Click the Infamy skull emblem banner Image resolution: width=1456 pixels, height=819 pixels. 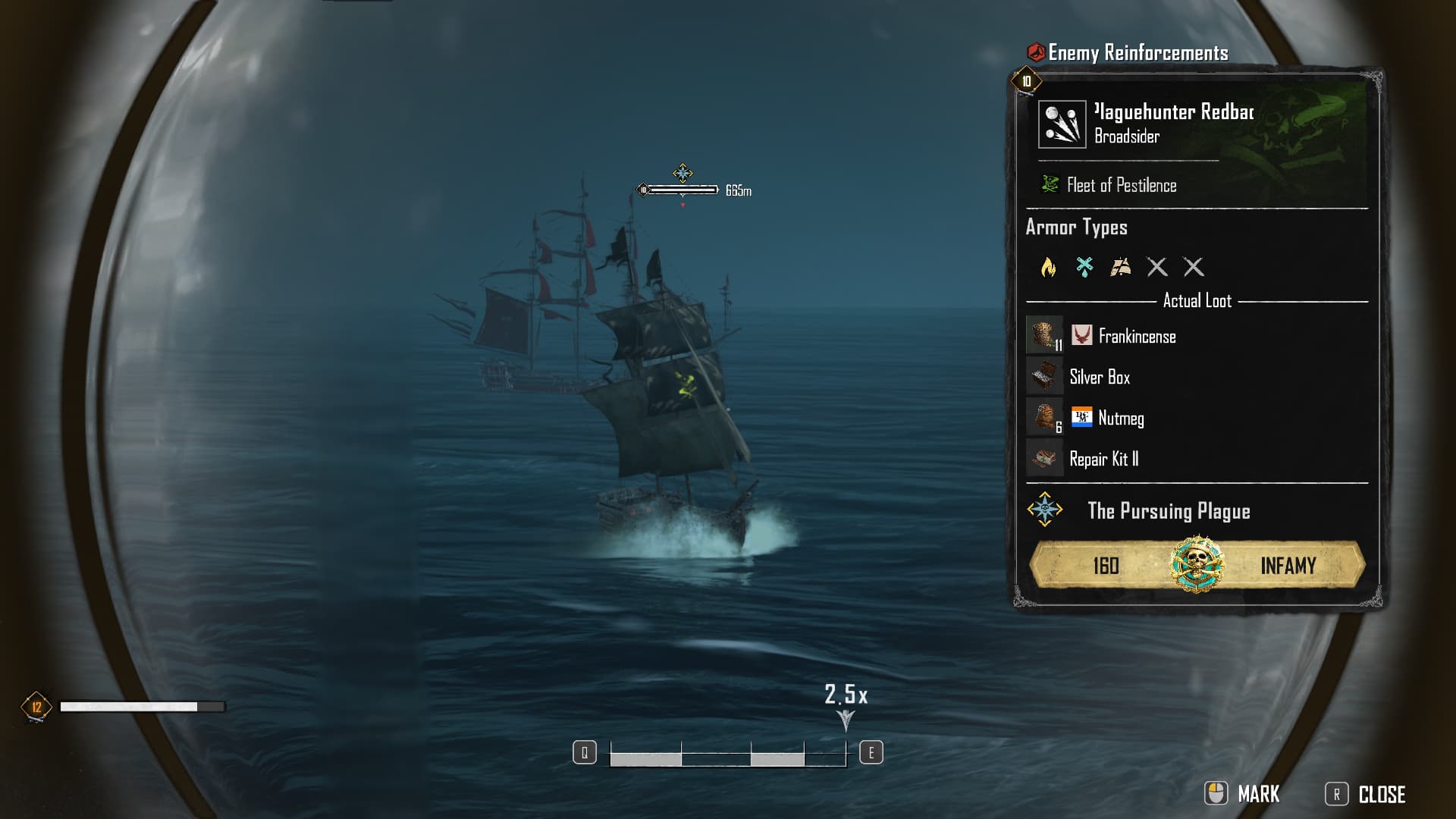(x=1197, y=565)
